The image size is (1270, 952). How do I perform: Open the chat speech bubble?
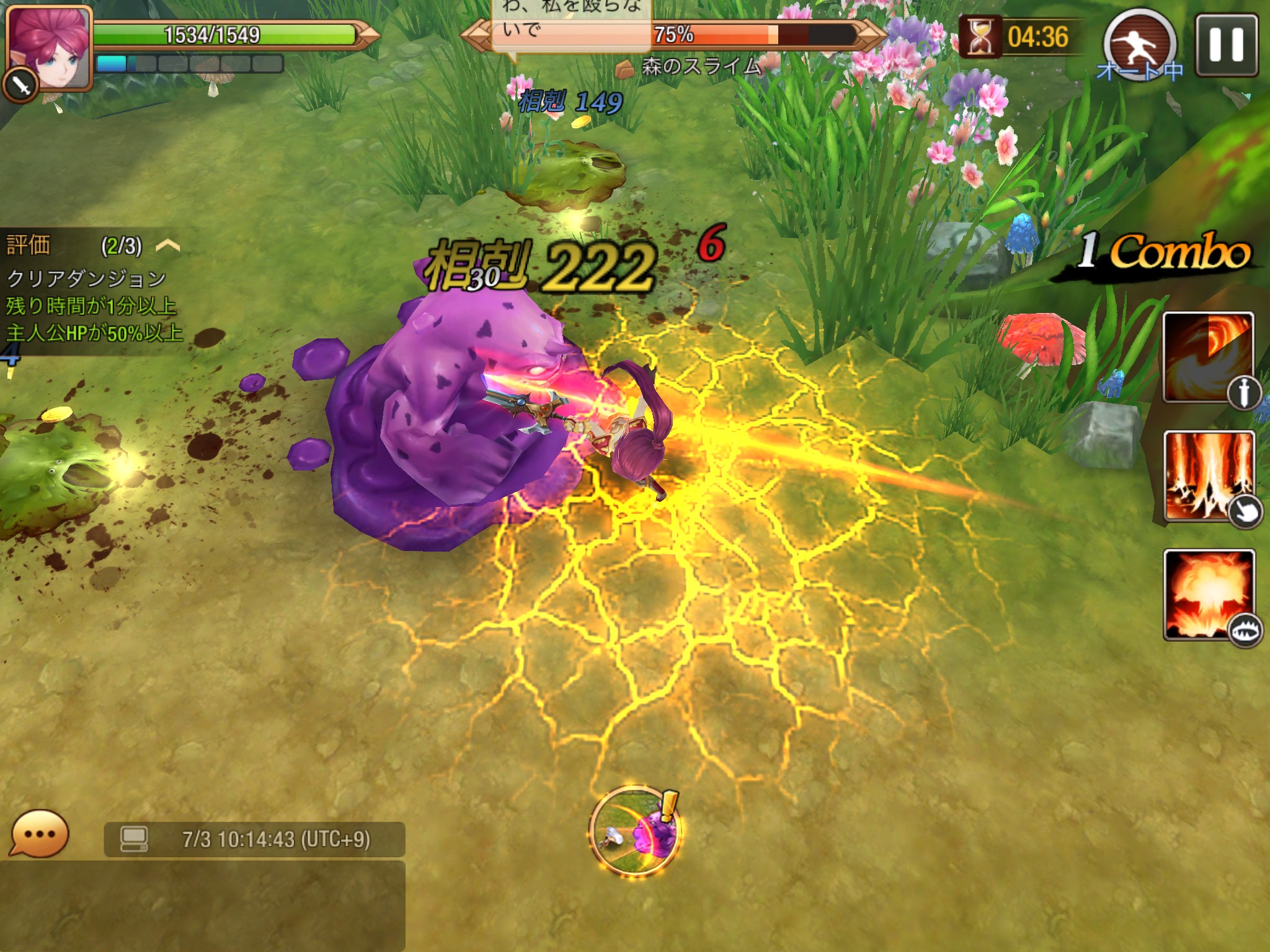(x=39, y=834)
